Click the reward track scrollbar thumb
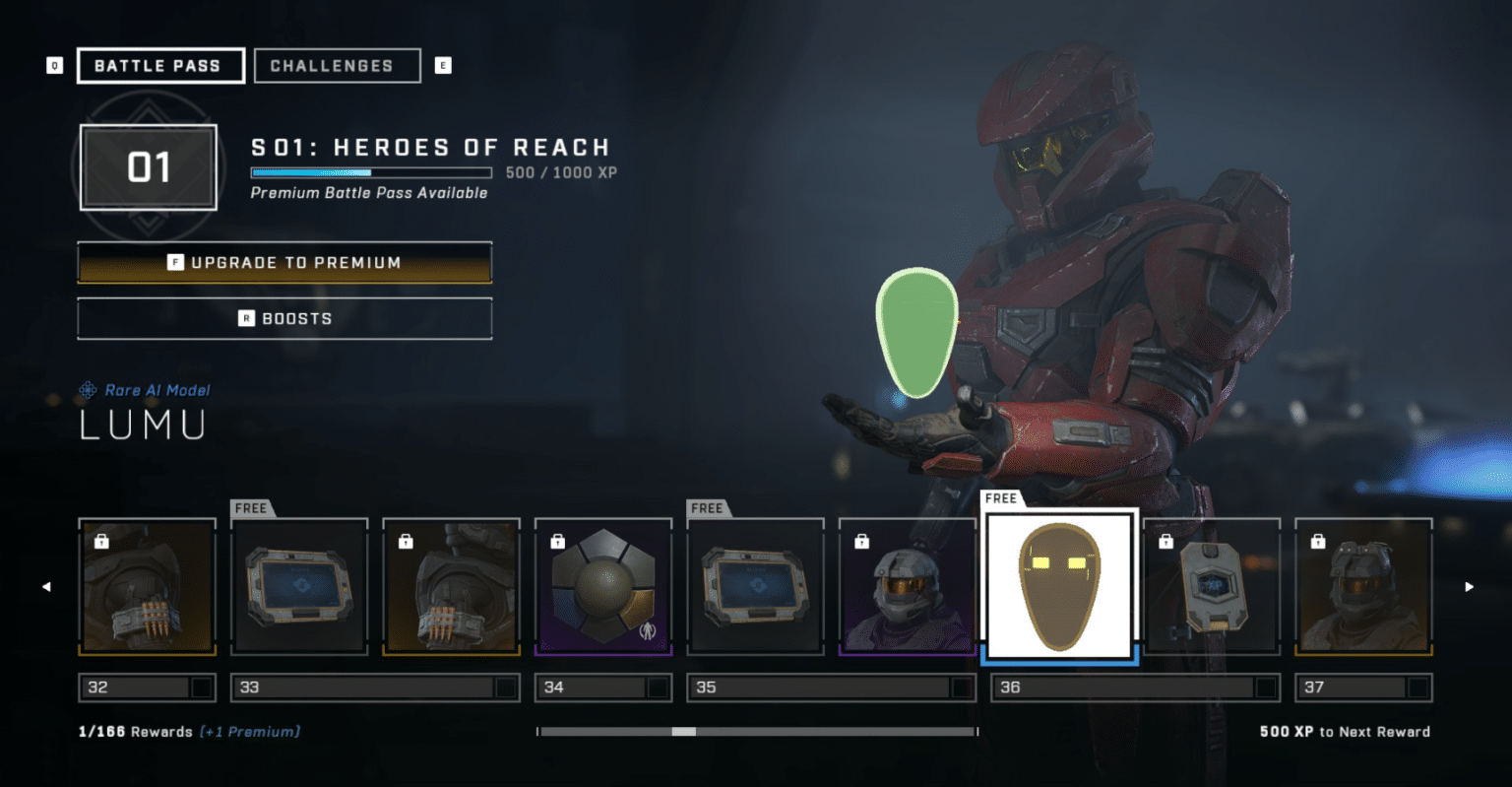The image size is (1512, 787). 683,732
